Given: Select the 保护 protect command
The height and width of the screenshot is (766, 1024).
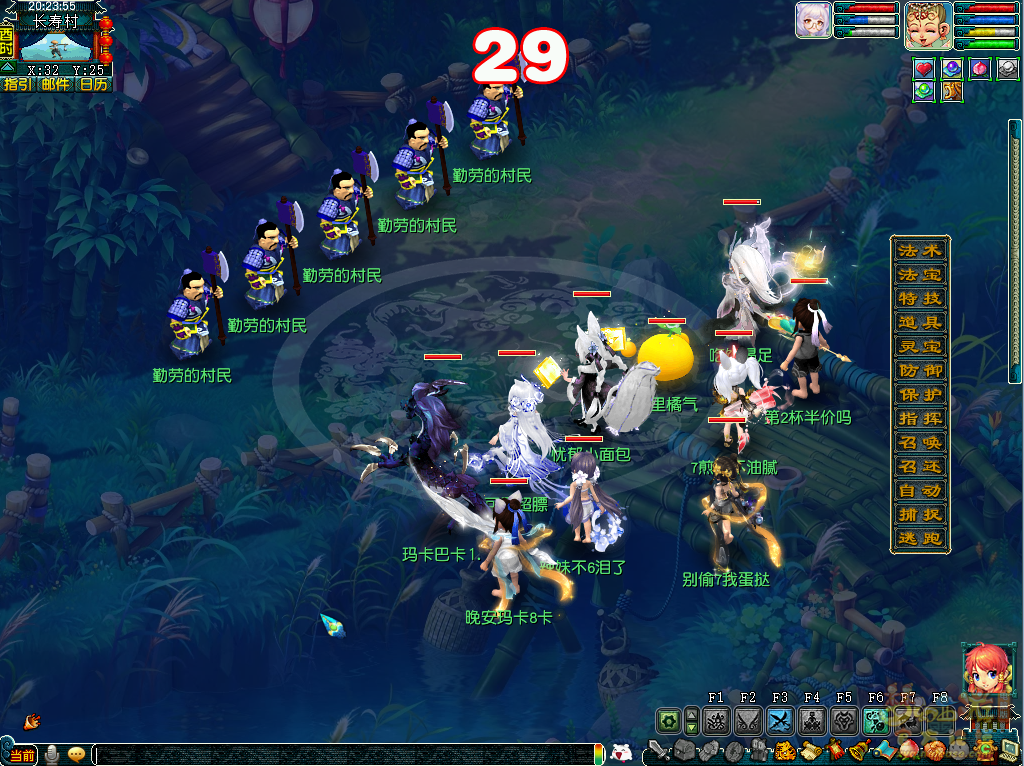Looking at the screenshot, I should [x=920, y=394].
